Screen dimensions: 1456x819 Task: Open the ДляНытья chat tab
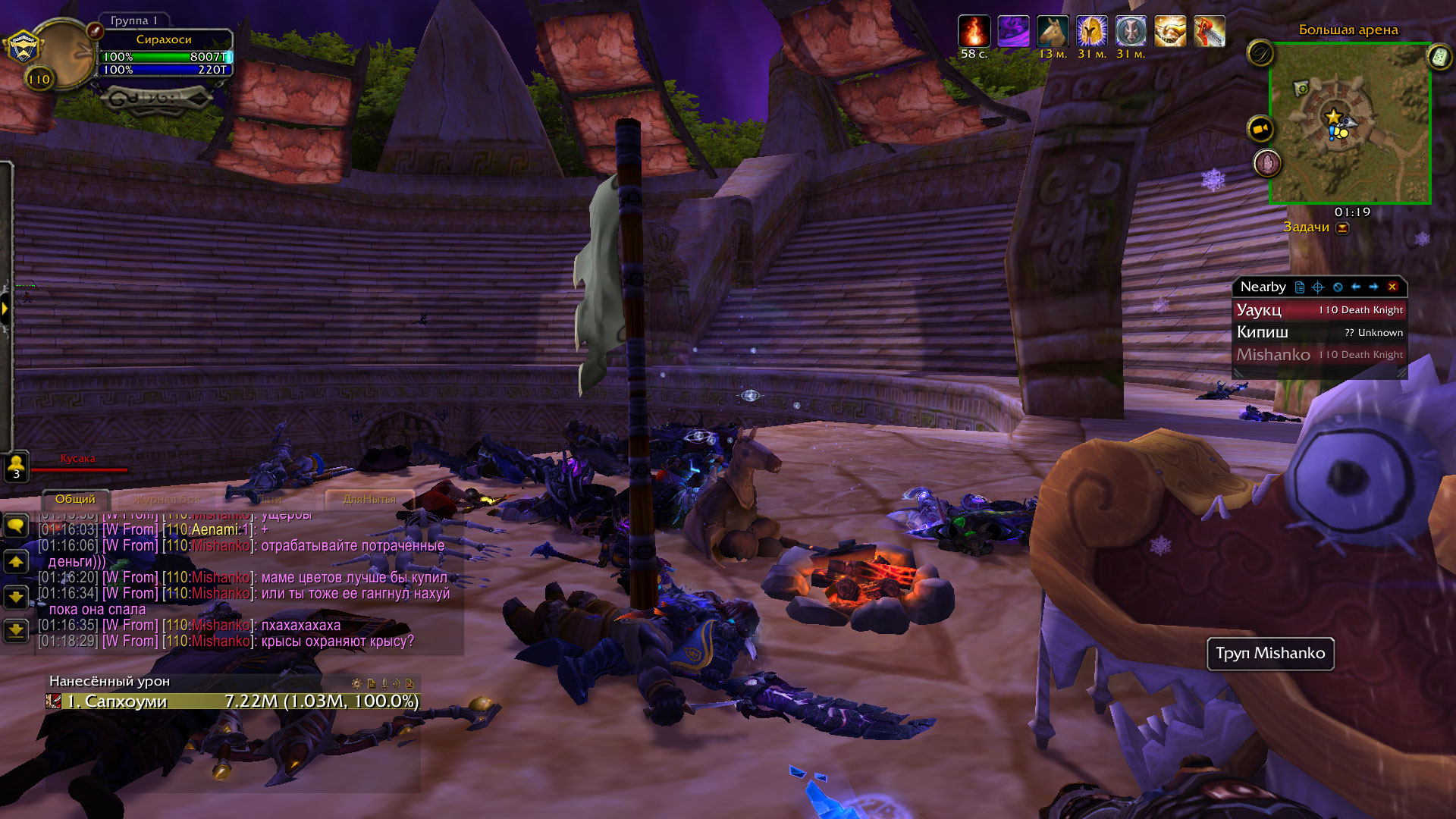[x=369, y=499]
